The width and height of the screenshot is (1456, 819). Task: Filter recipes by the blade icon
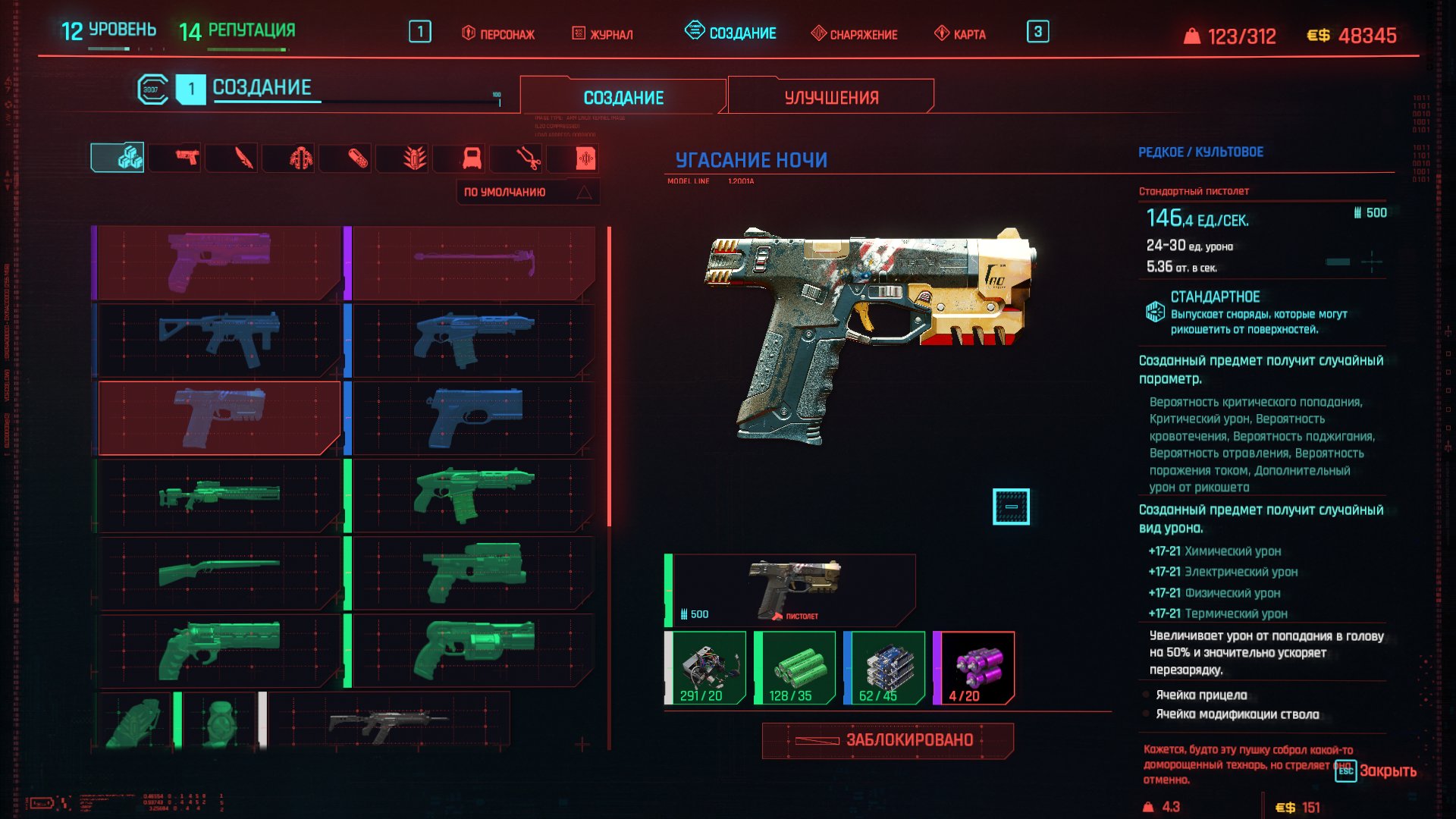point(243,158)
